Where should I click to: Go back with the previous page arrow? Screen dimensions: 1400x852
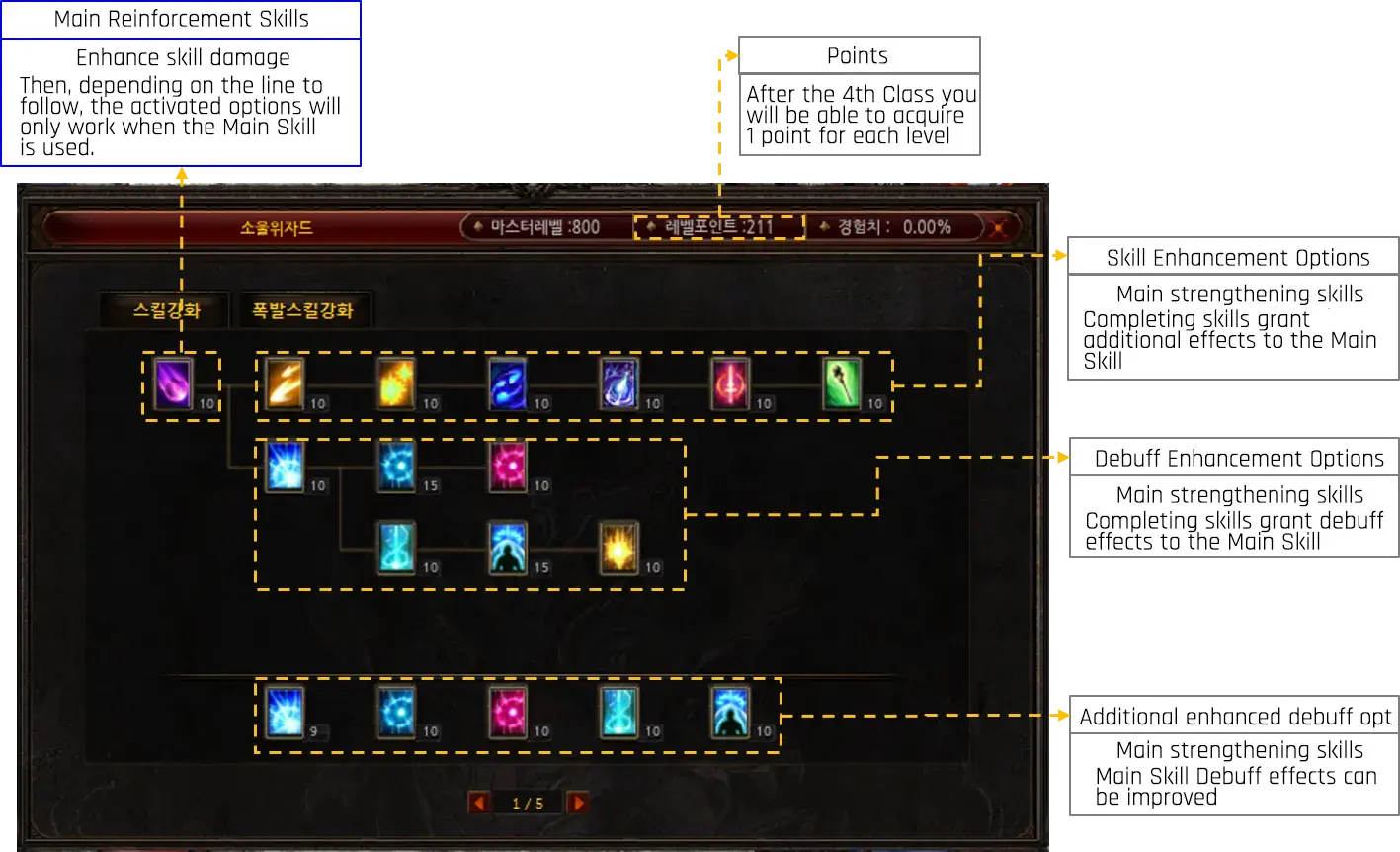[480, 802]
